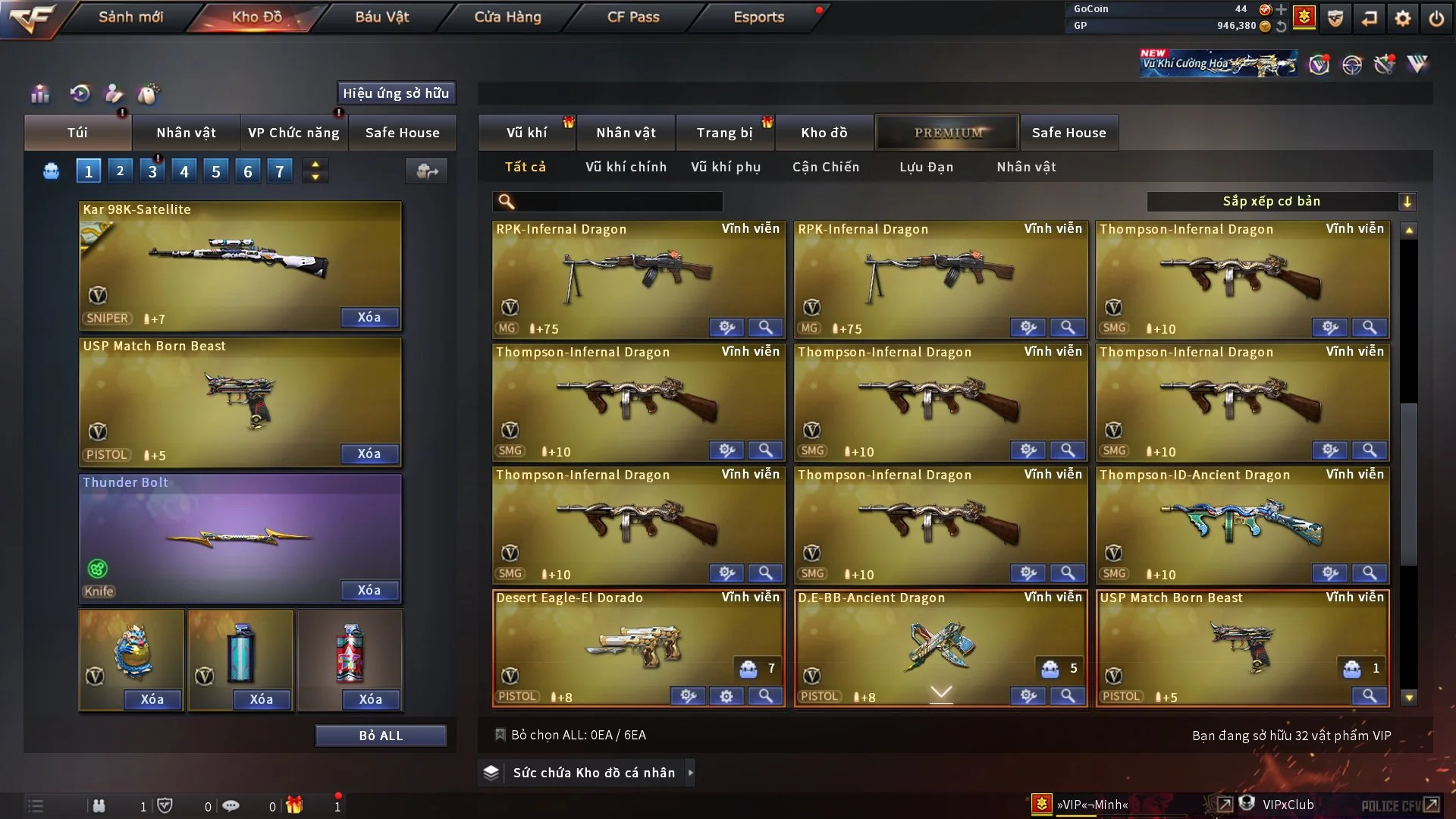Click Xóa on the Kar 98K-Satellite
1456x819 pixels.
(369, 317)
